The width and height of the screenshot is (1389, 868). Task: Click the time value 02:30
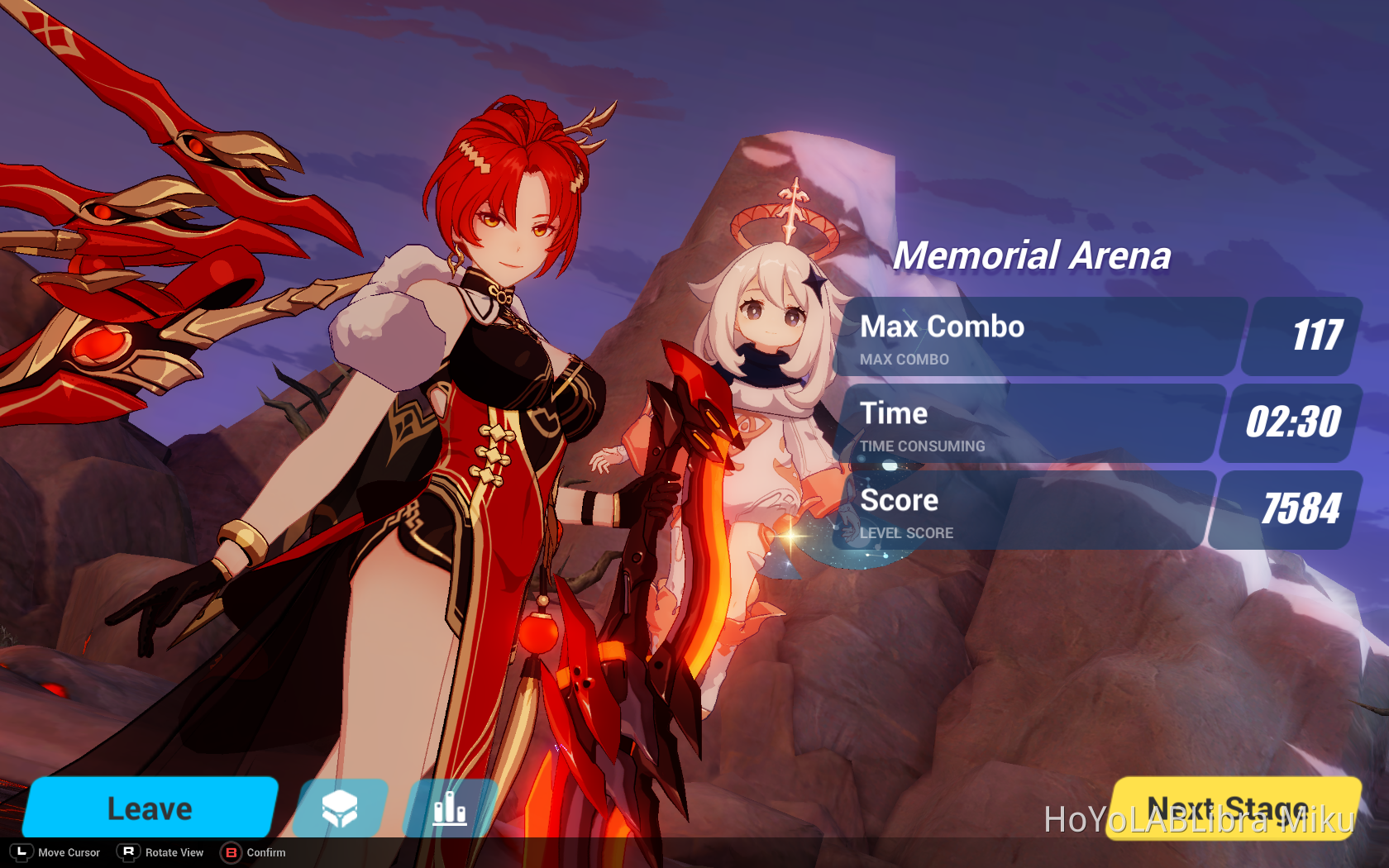pos(1296,422)
